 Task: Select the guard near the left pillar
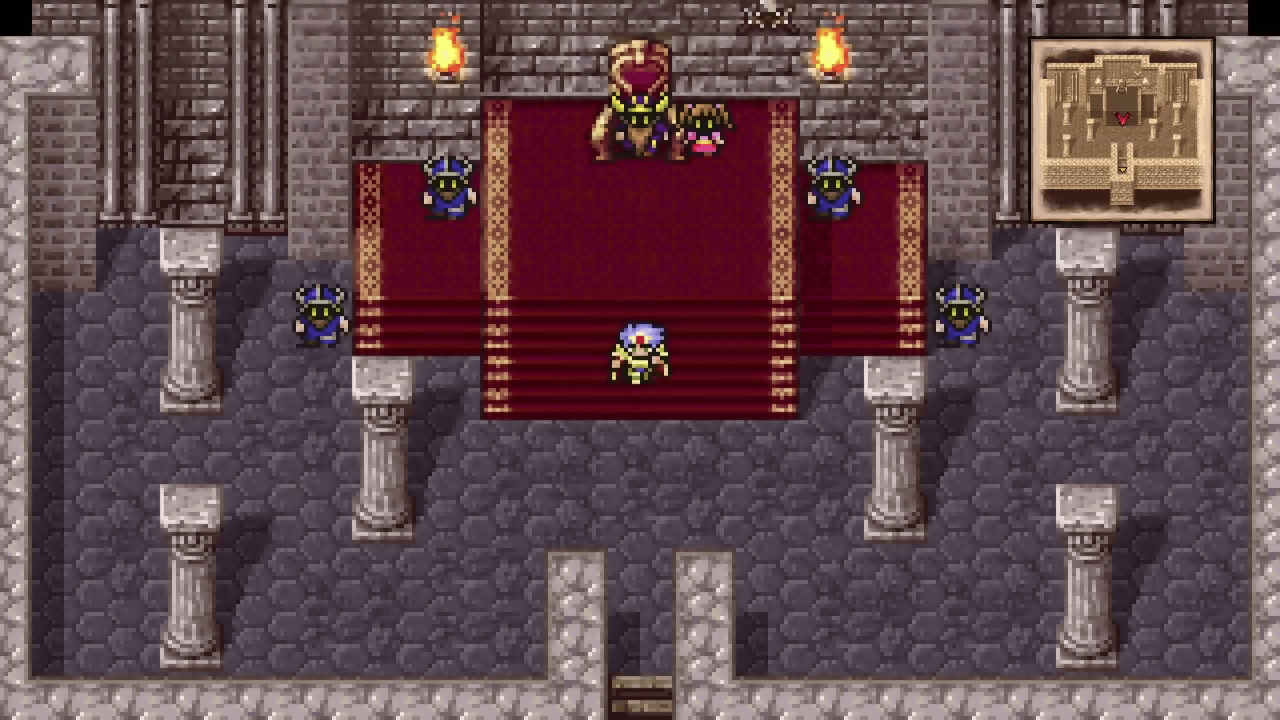click(320, 315)
